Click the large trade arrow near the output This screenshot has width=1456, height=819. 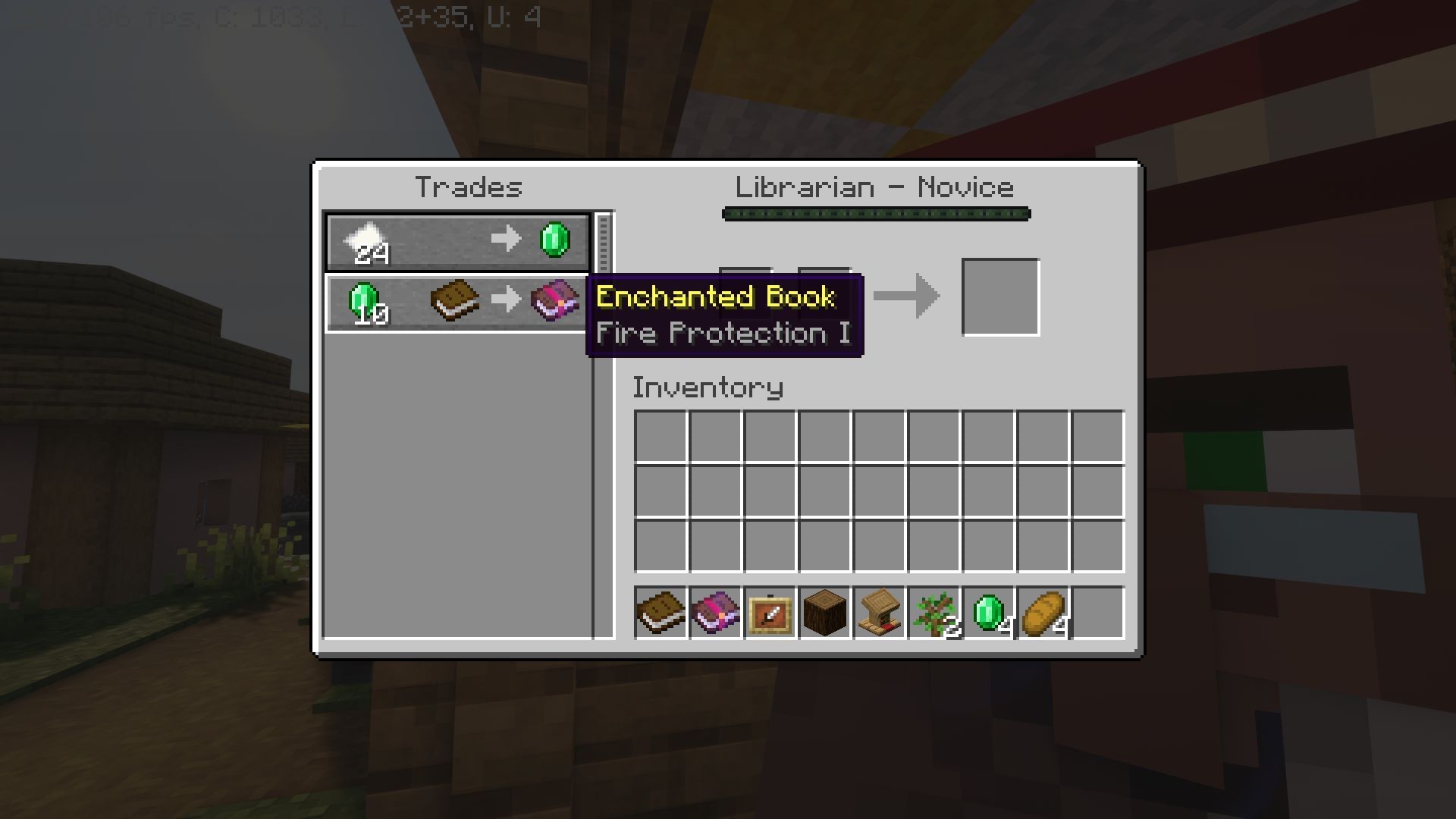908,296
